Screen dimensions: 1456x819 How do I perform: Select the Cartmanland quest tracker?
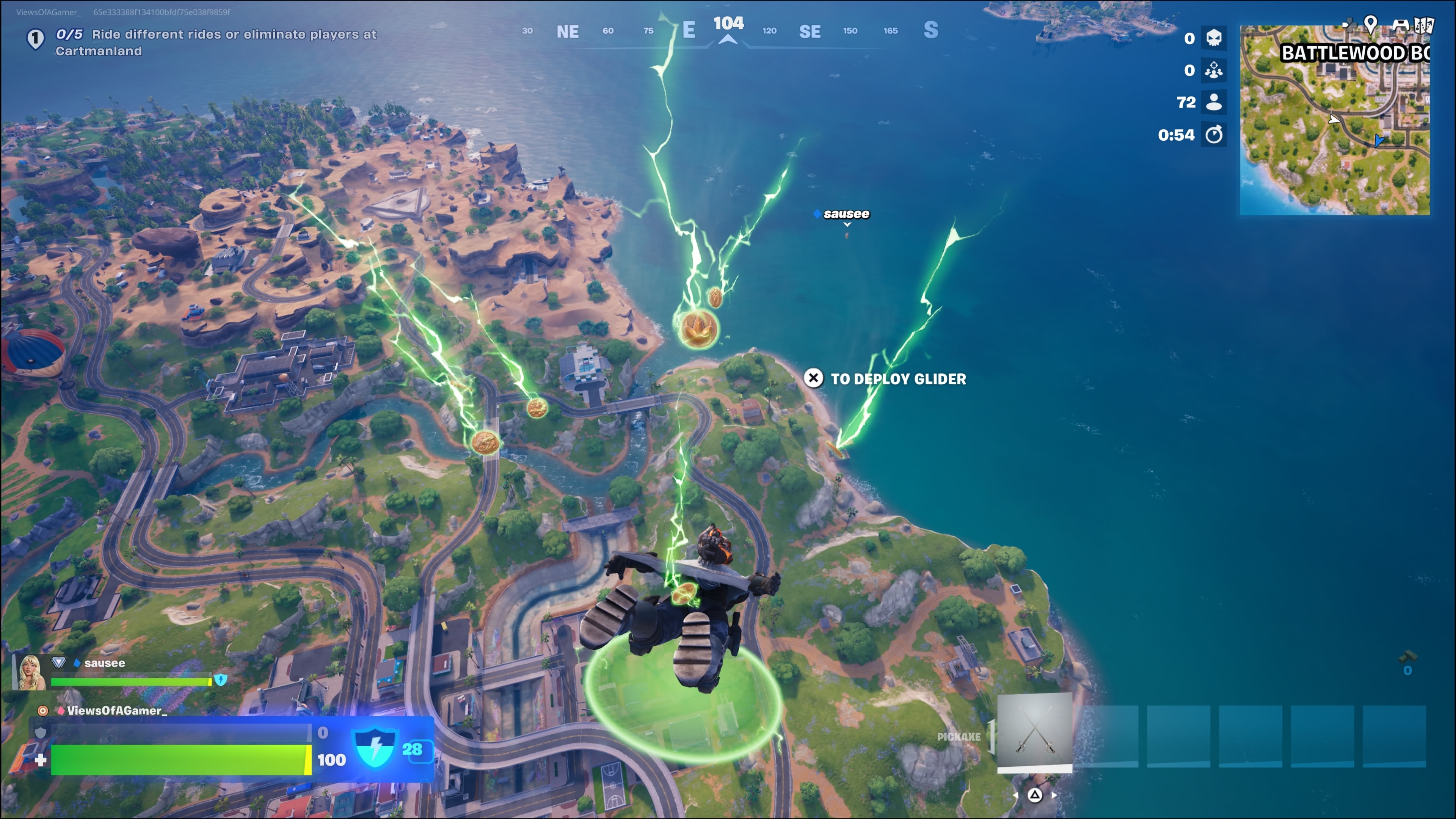coord(216,42)
